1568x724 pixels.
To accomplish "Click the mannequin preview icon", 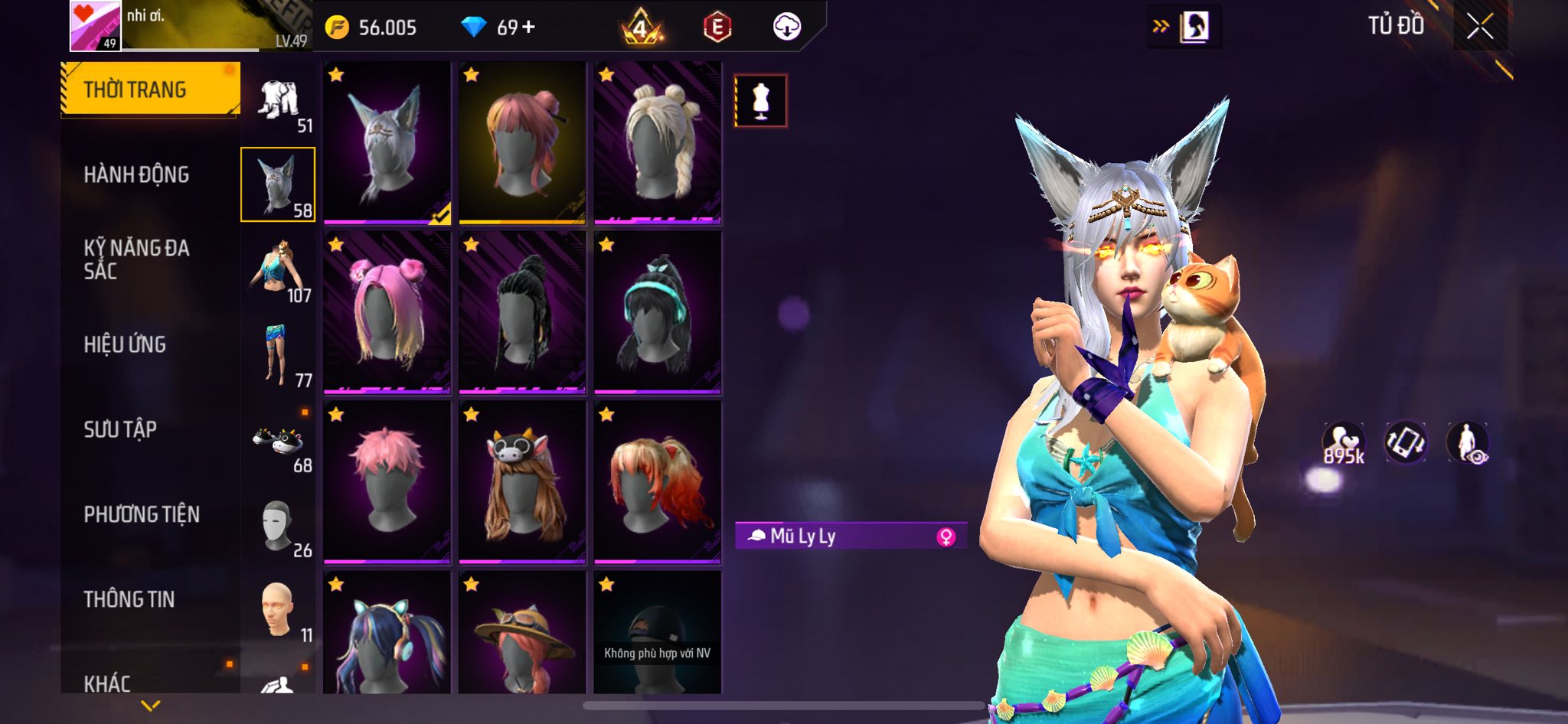I will [760, 100].
